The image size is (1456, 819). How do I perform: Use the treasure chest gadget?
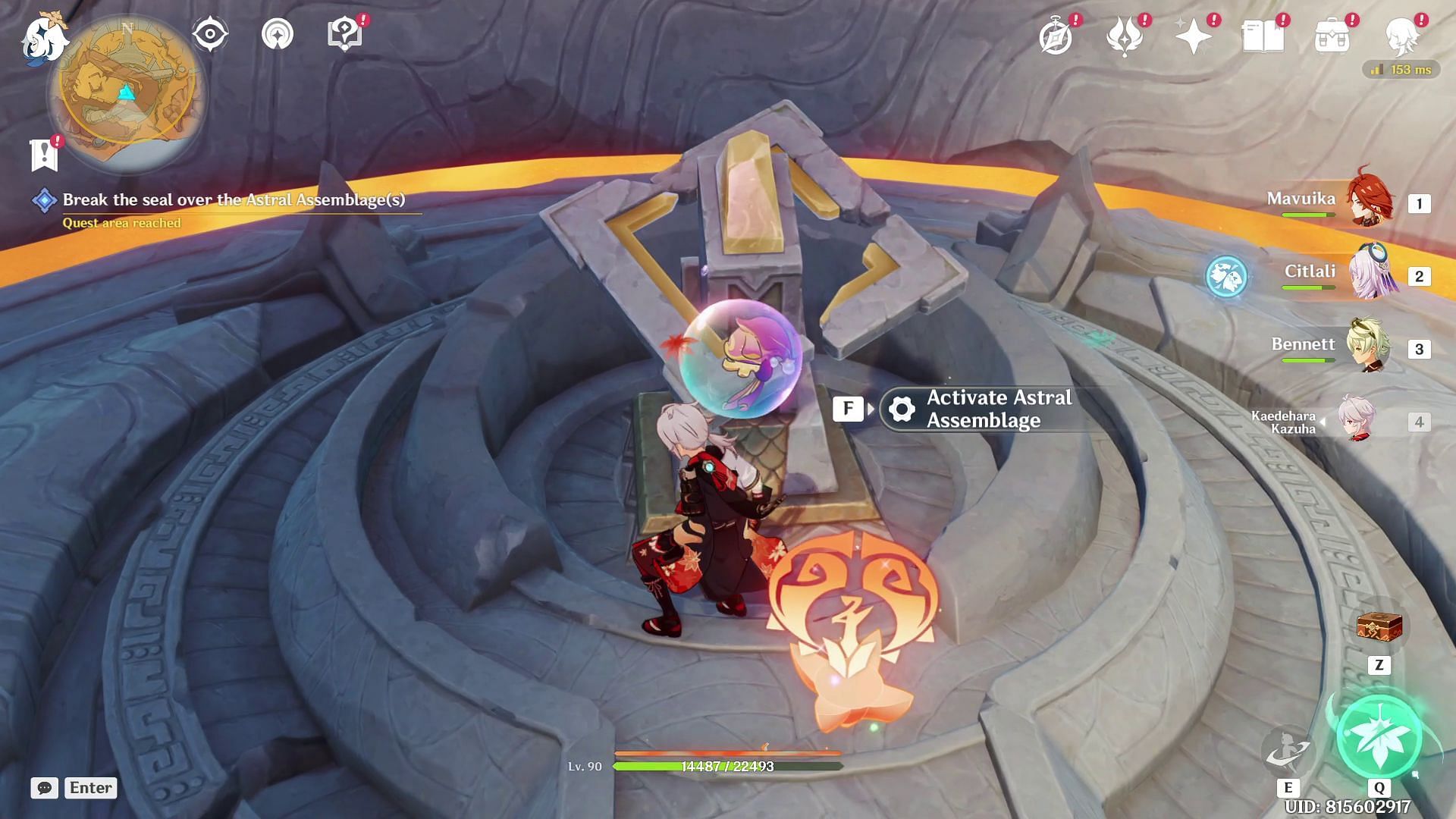click(x=1379, y=627)
